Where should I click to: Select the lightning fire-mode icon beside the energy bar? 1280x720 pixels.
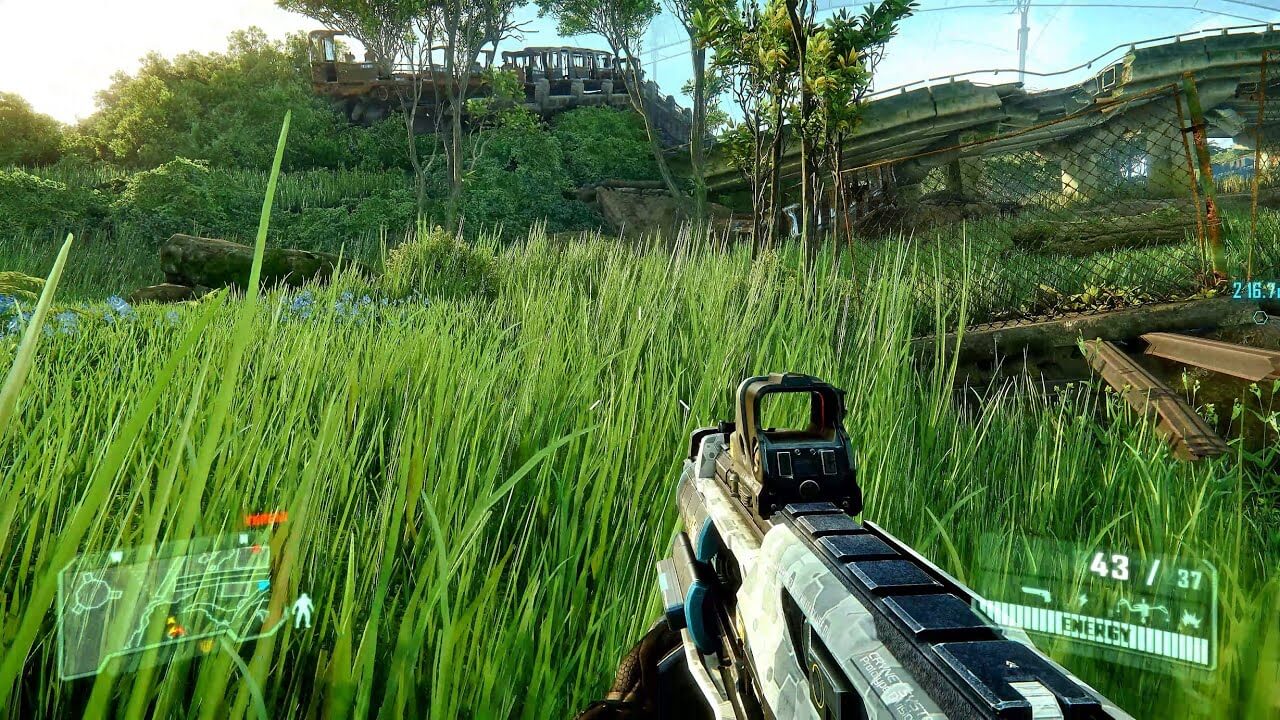pyautogui.click(x=1082, y=599)
